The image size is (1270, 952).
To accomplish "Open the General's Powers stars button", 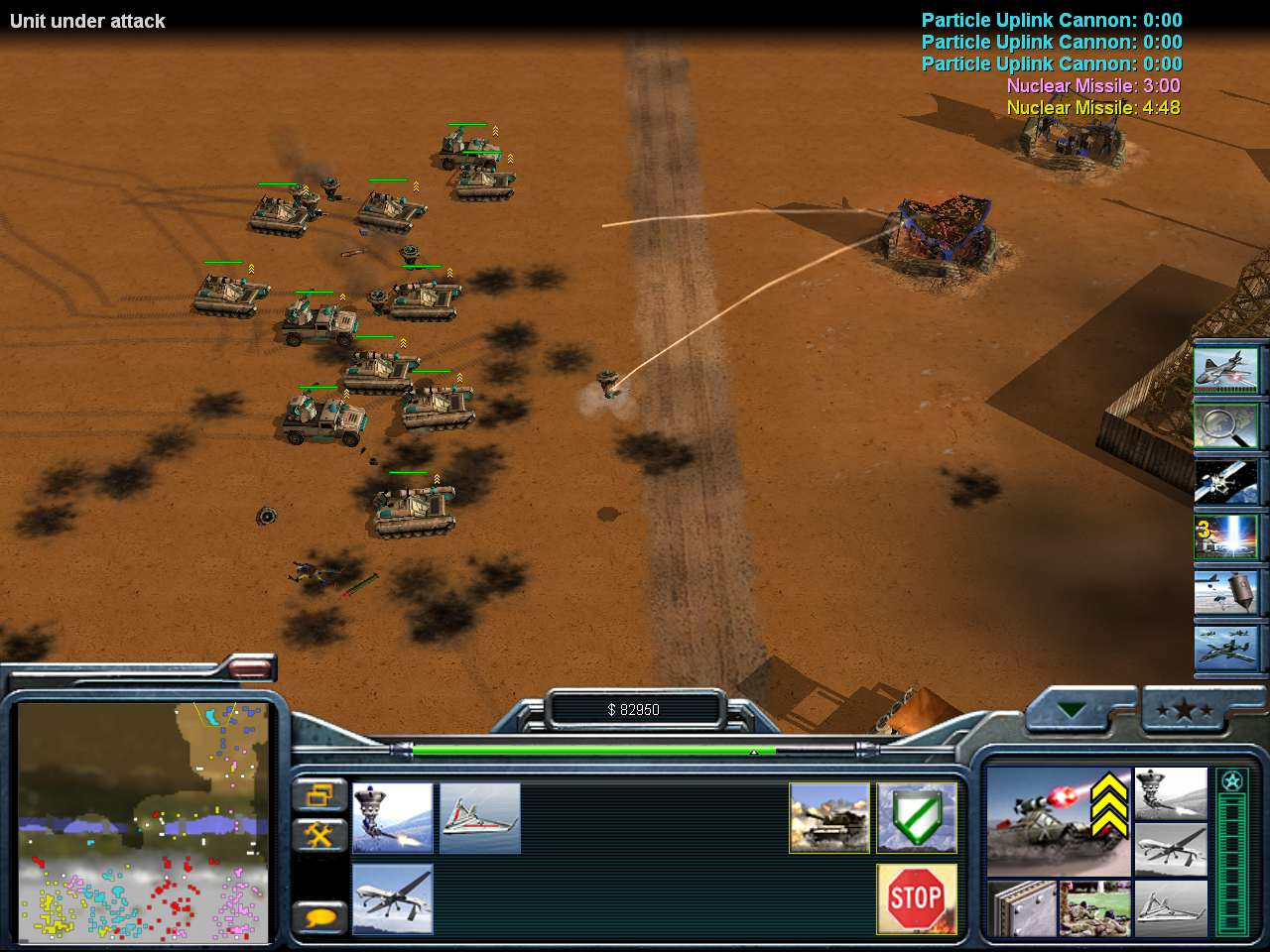I will [1185, 710].
